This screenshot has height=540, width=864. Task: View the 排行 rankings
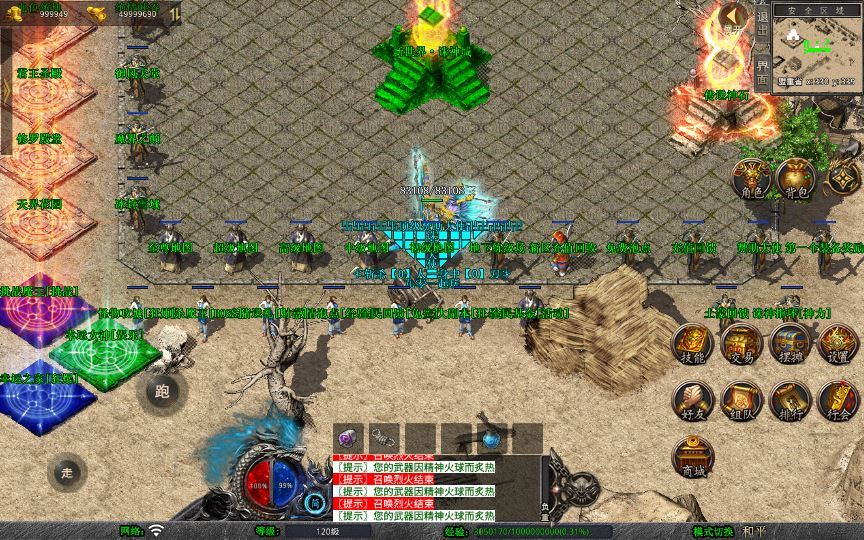coord(789,400)
